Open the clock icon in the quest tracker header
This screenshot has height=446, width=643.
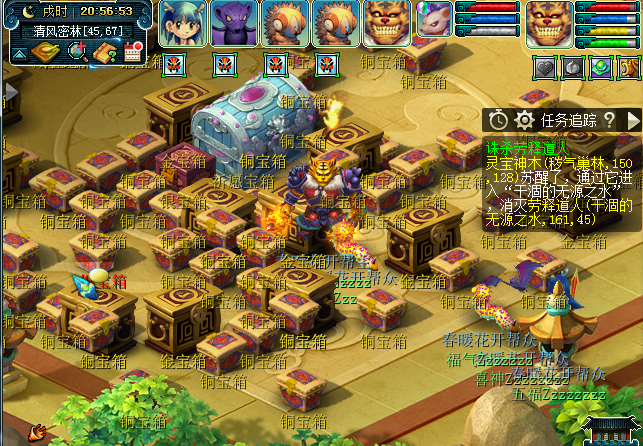tap(498, 120)
